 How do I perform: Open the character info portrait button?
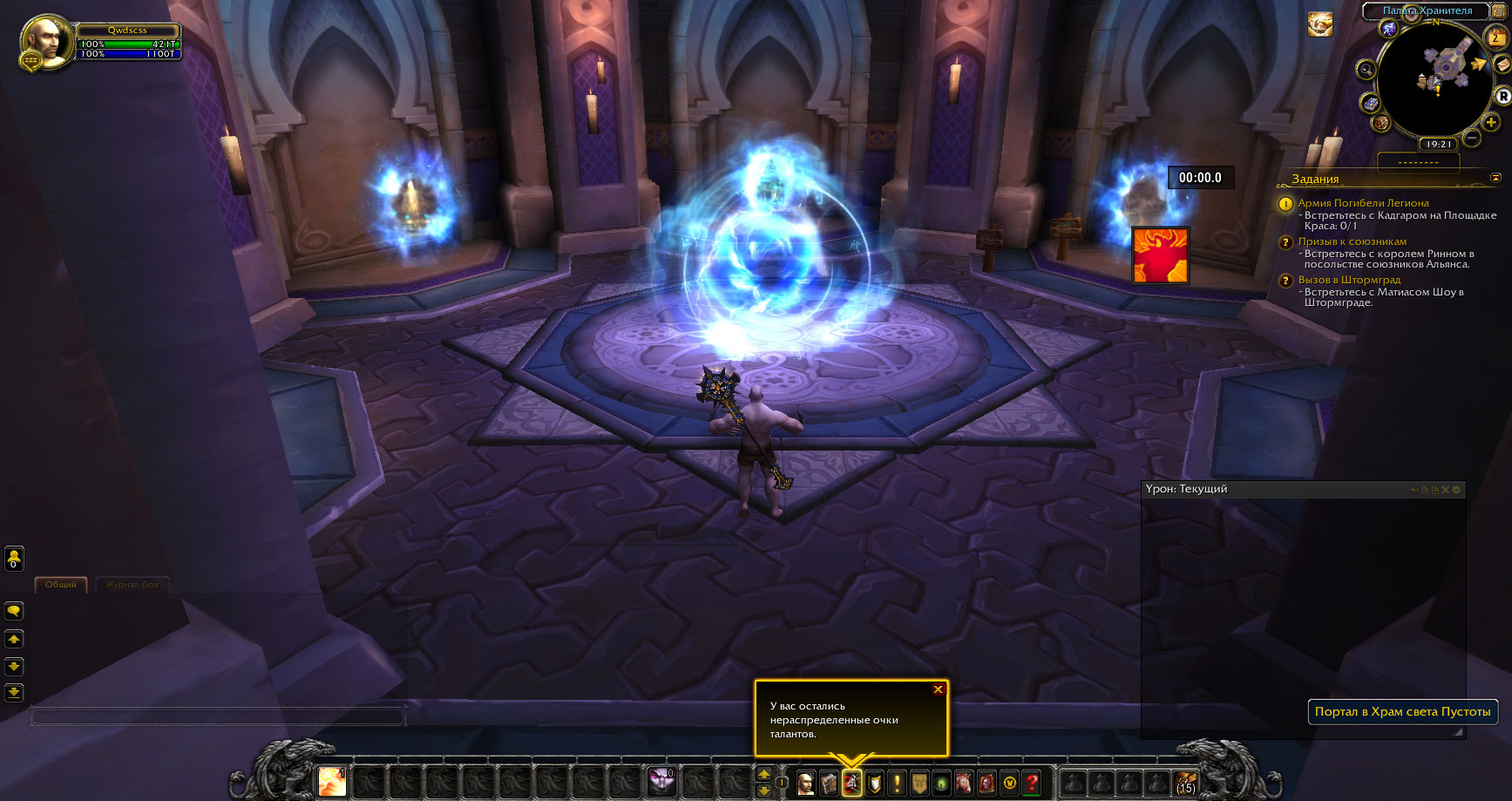(806, 783)
